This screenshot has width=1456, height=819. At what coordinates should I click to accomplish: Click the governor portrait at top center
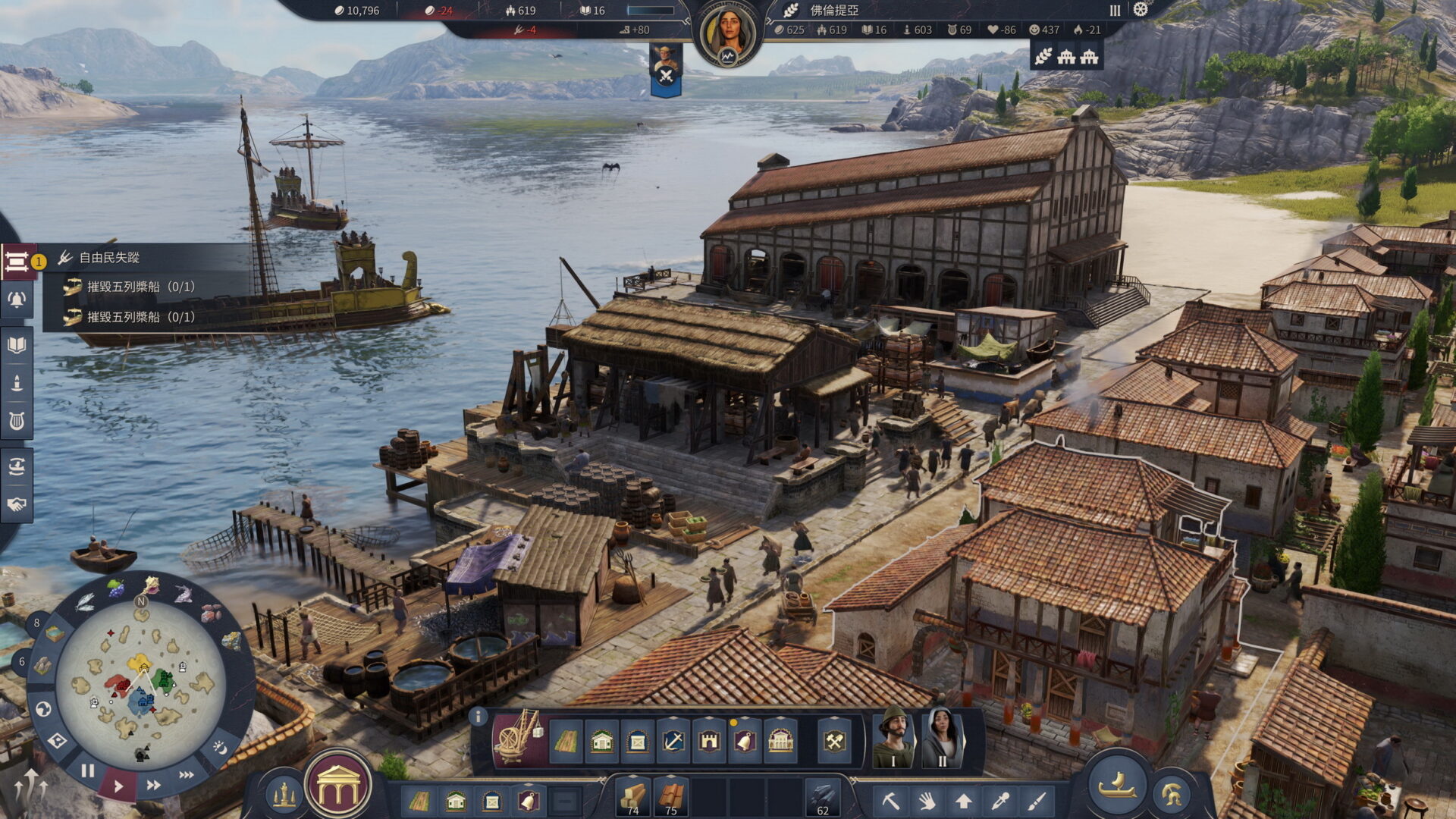tap(728, 34)
